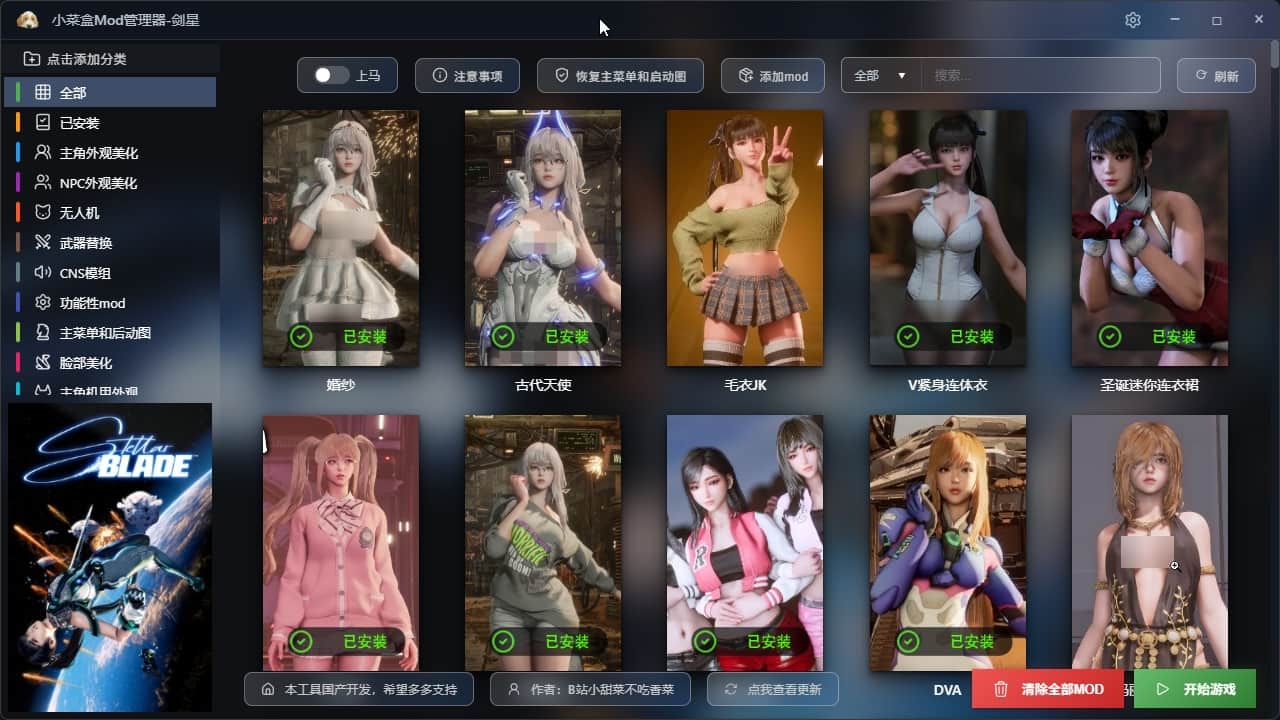Click the 添加mod button
1280x720 pixels.
(772, 76)
